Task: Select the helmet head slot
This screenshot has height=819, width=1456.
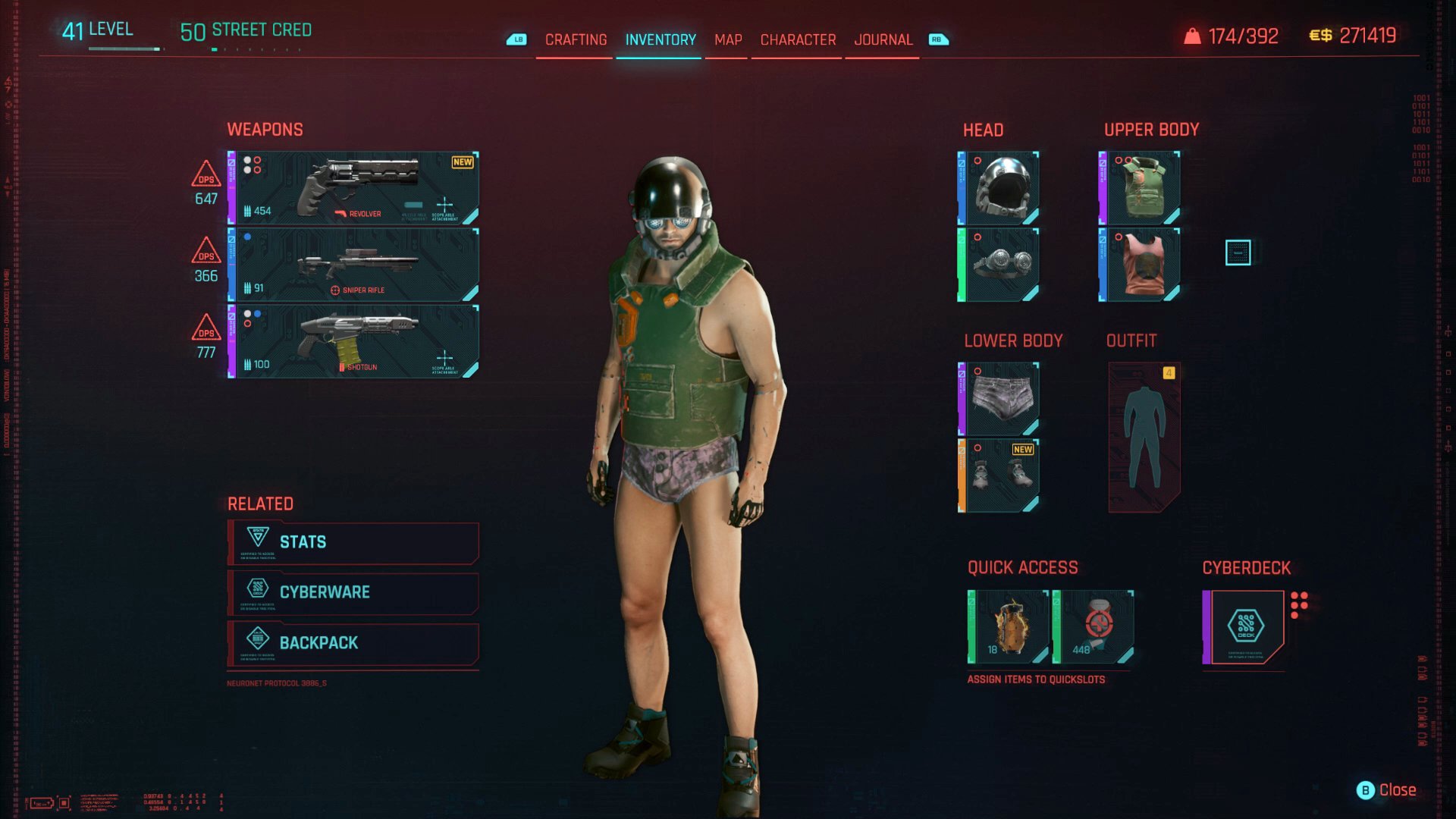Action: click(999, 188)
